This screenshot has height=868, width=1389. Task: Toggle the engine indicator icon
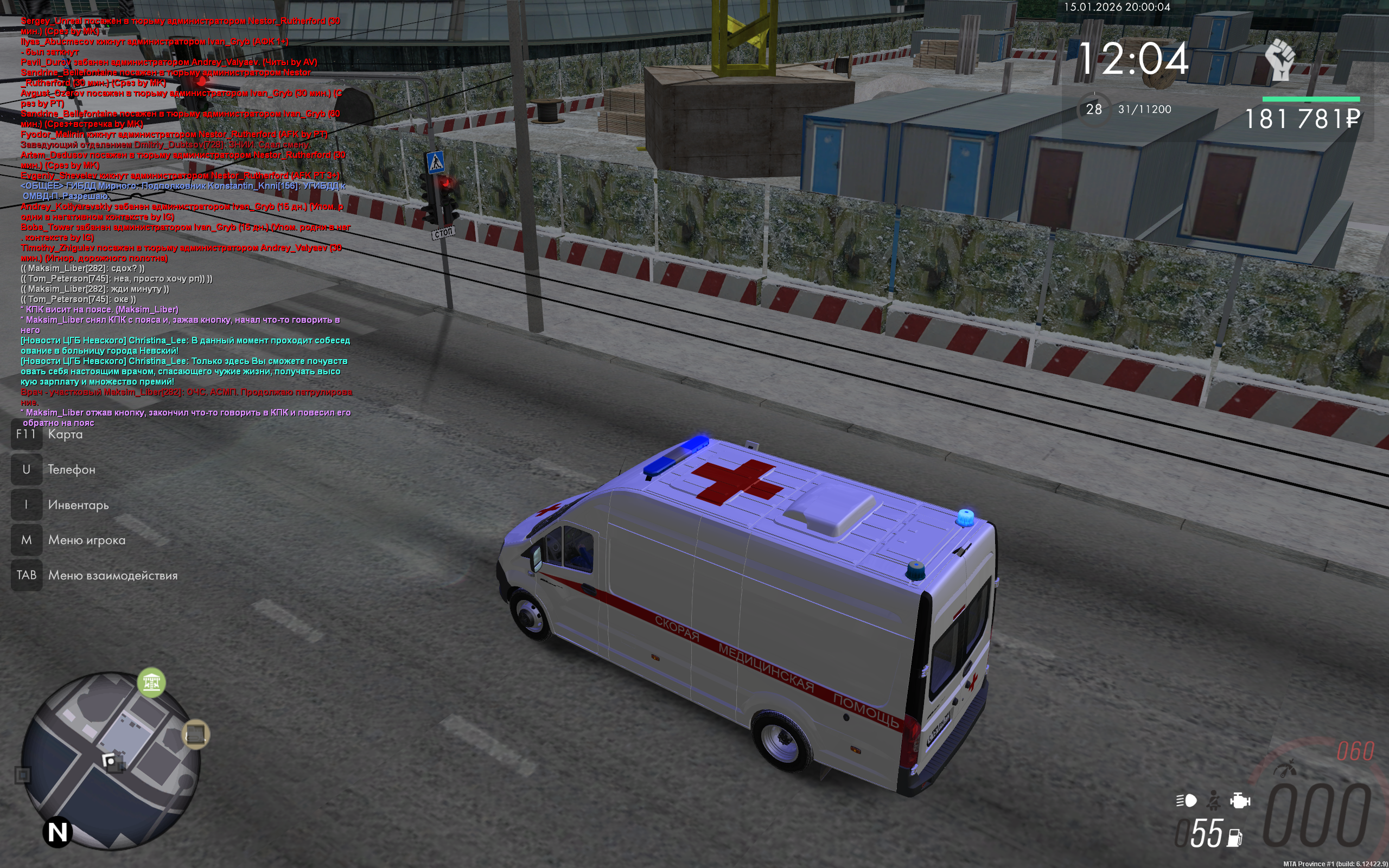[1240, 800]
